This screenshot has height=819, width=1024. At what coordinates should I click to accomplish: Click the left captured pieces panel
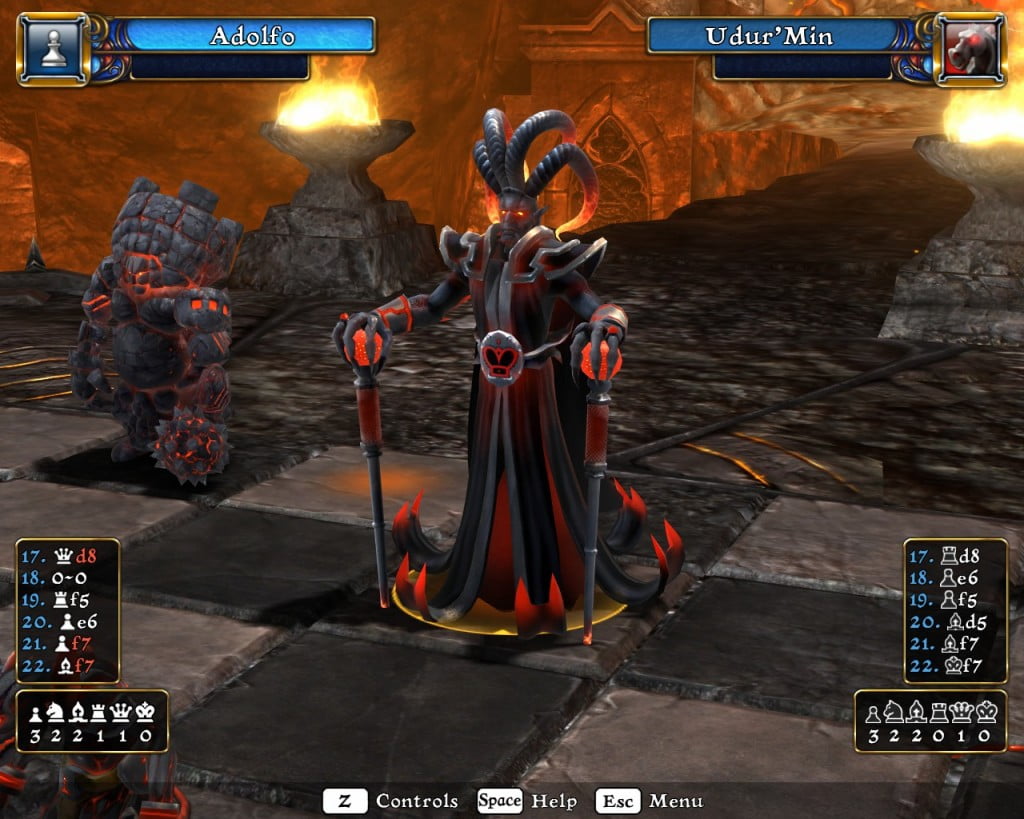coord(92,721)
